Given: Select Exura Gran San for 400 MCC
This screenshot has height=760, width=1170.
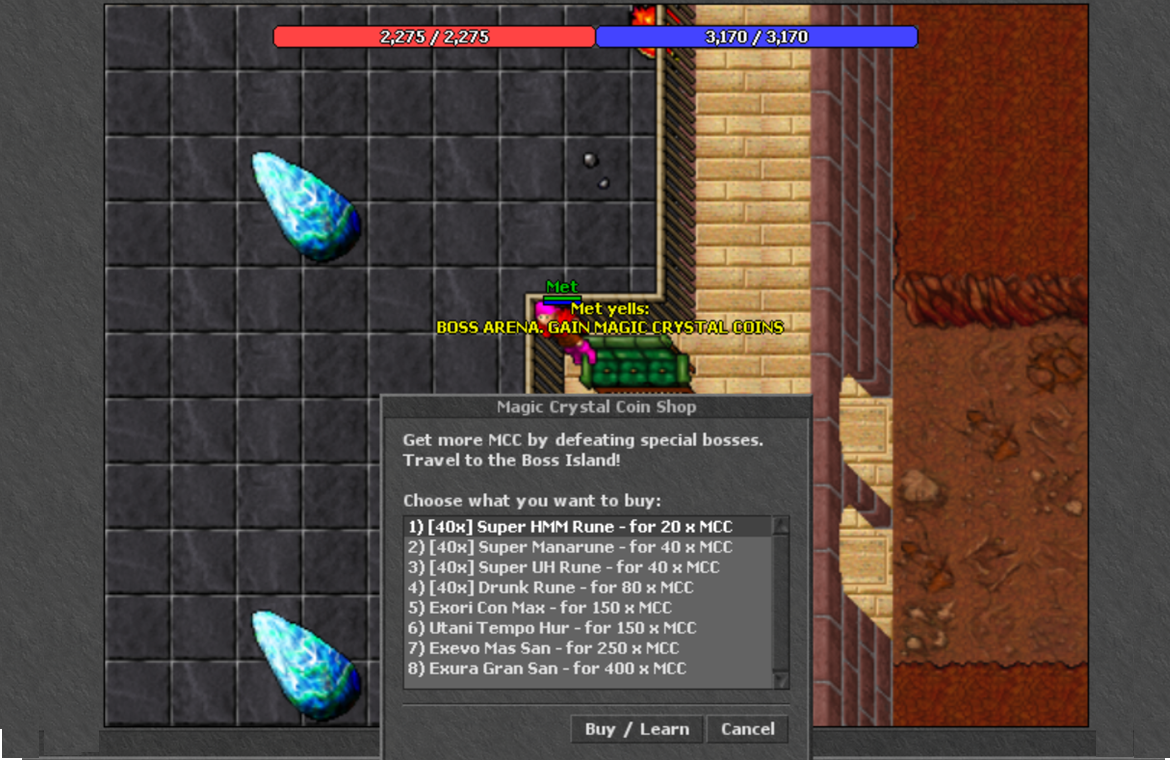Looking at the screenshot, I should pyautogui.click(x=547, y=668).
